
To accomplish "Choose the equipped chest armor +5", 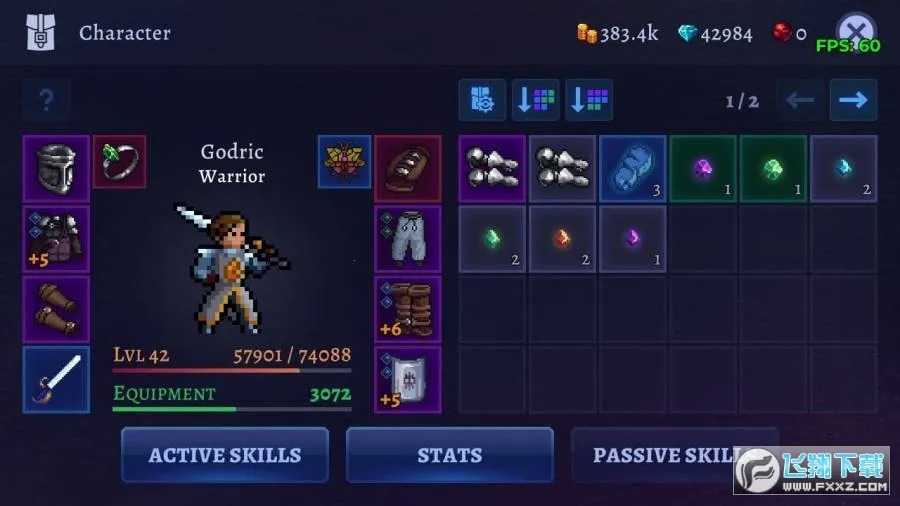I will coord(56,239).
